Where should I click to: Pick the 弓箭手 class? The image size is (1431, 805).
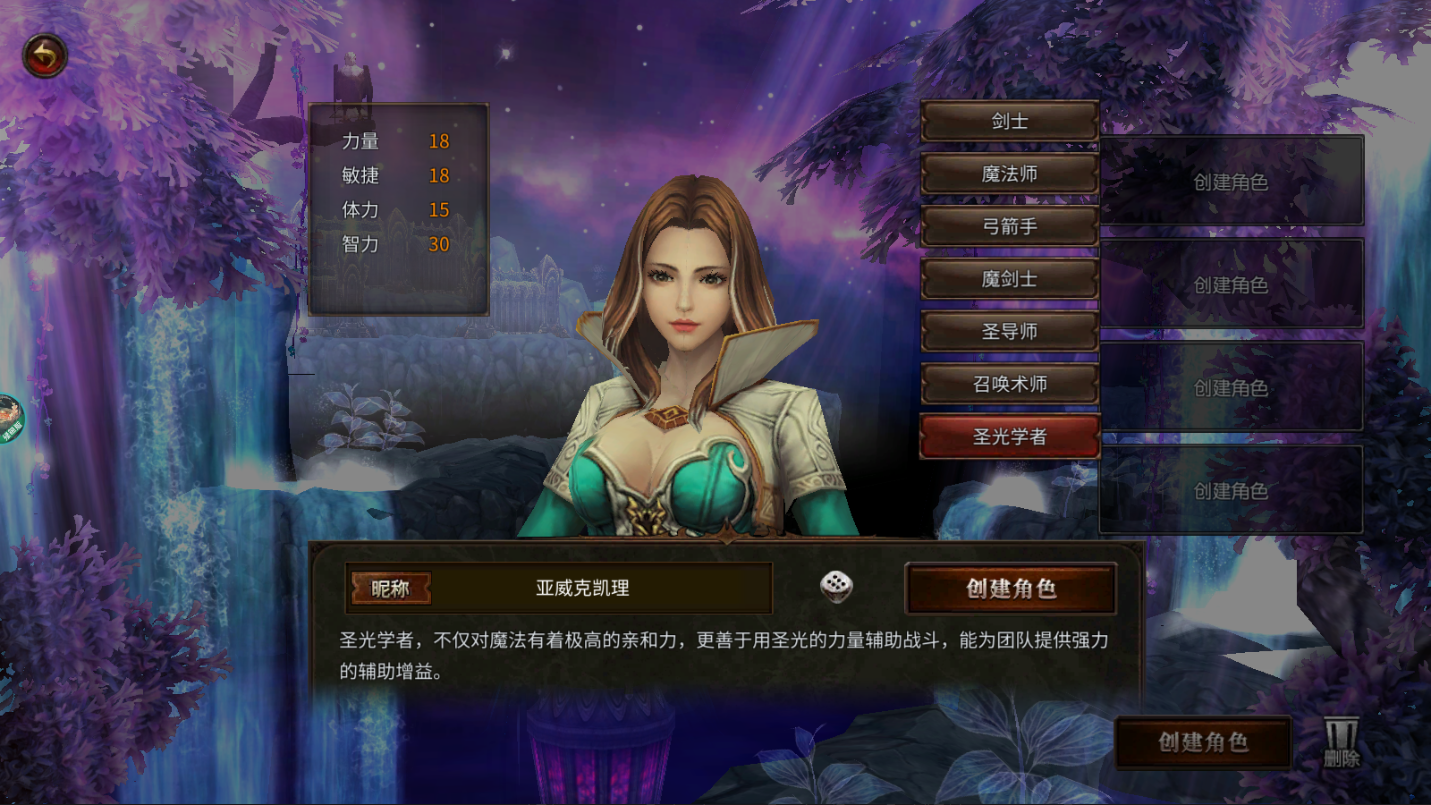click(x=1009, y=227)
